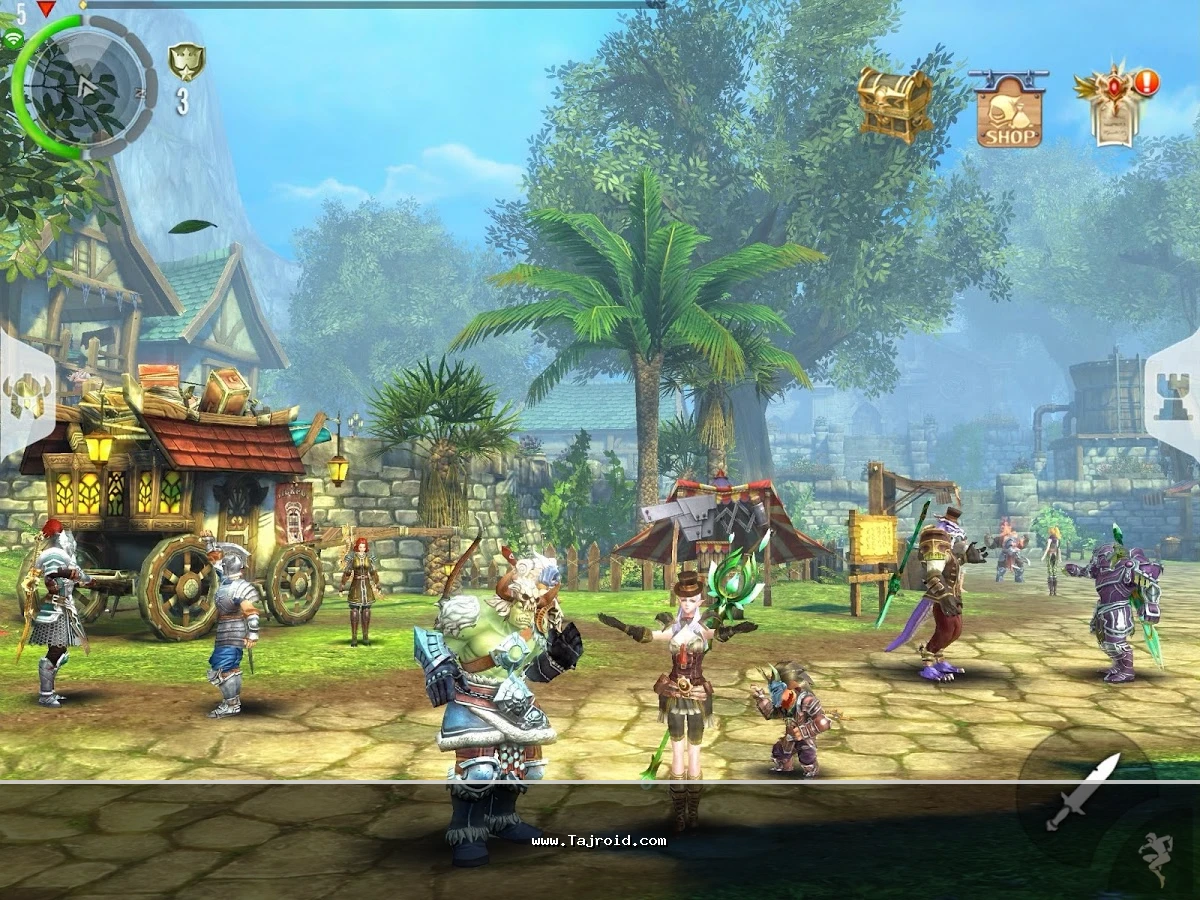Screen dimensions: 1200x900
Task: Visit the SHOP sign button
Action: [1008, 110]
